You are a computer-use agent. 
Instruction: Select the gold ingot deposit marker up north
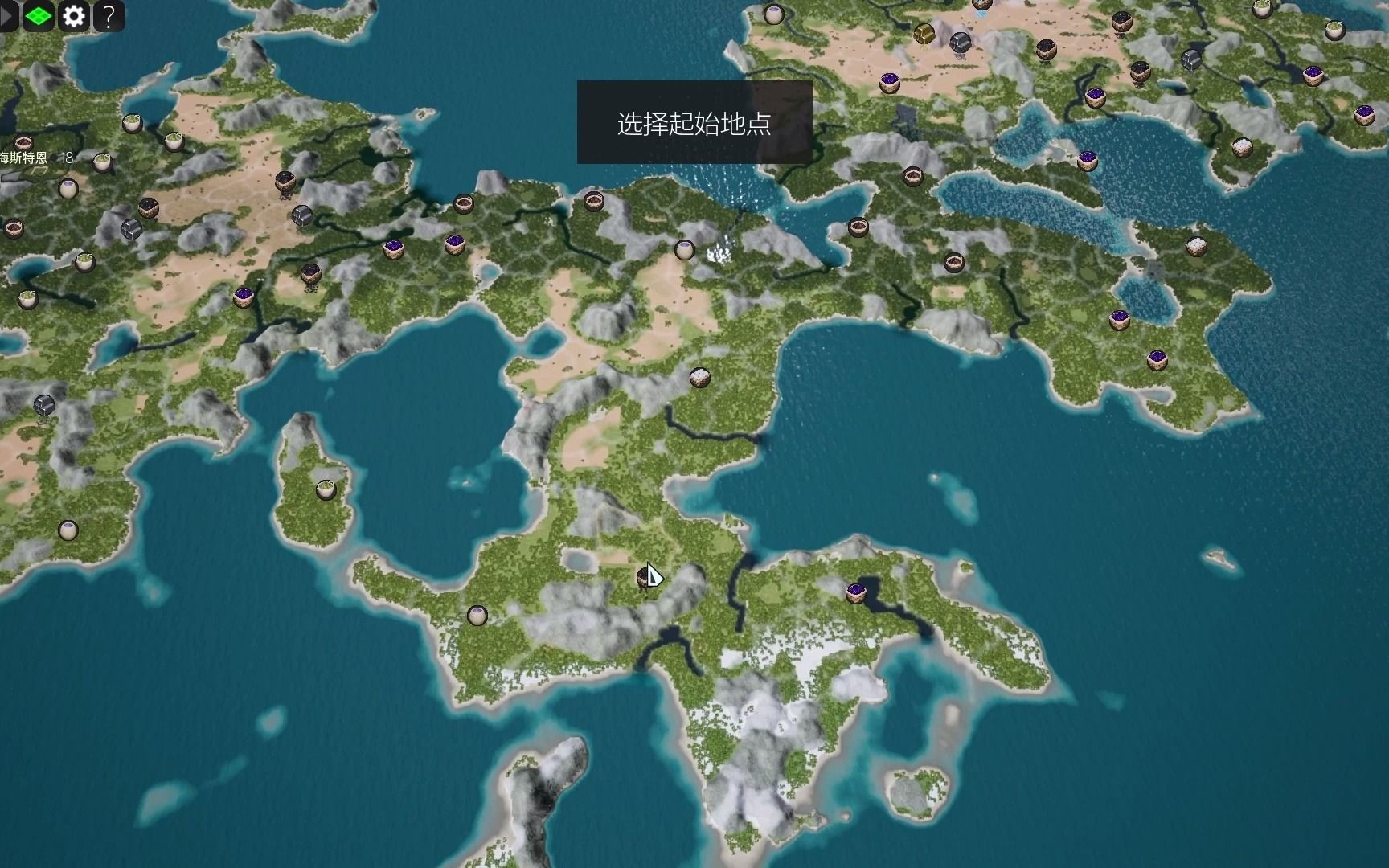click(x=923, y=35)
